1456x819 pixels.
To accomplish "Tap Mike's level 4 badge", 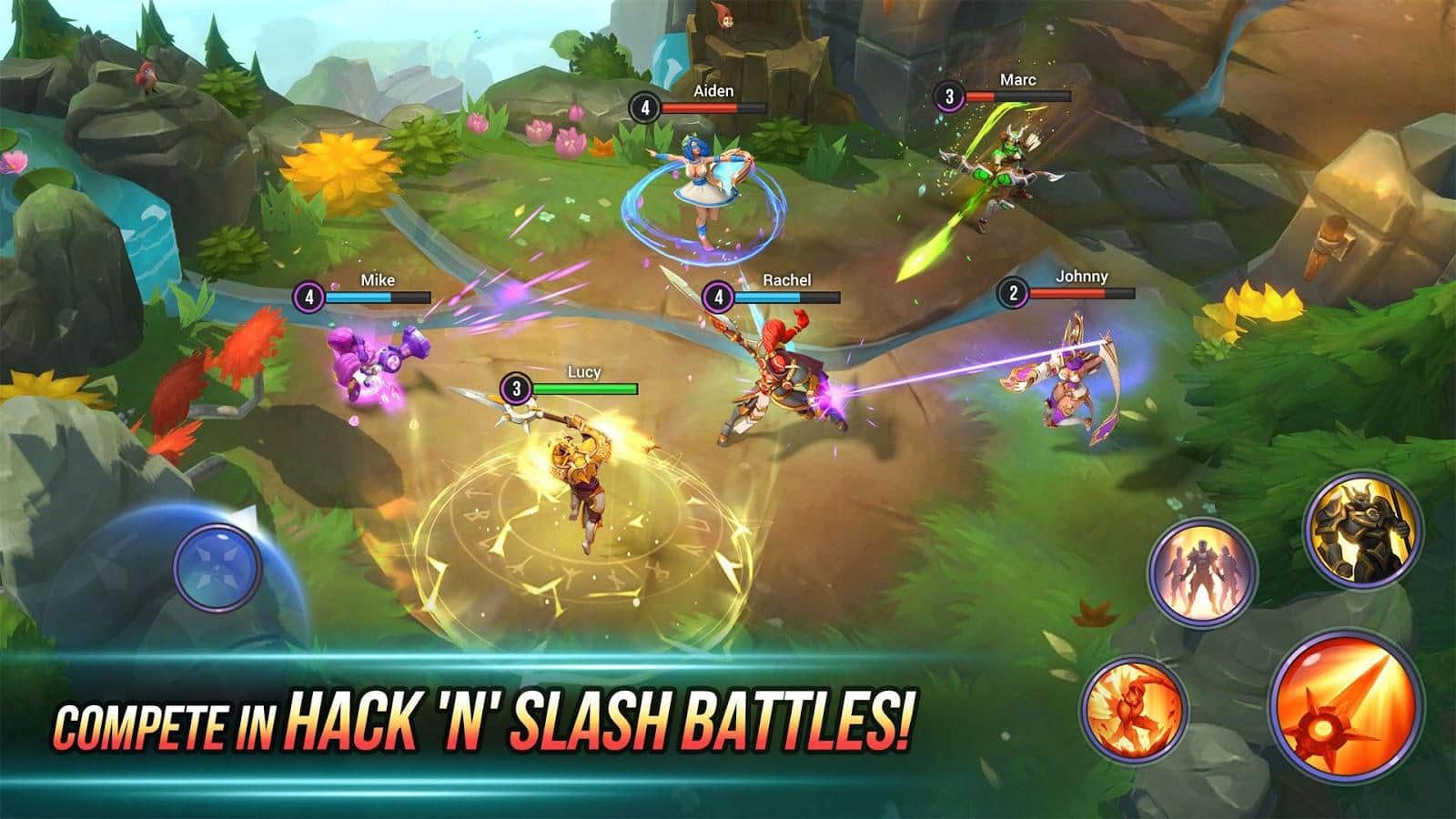I will [309, 296].
